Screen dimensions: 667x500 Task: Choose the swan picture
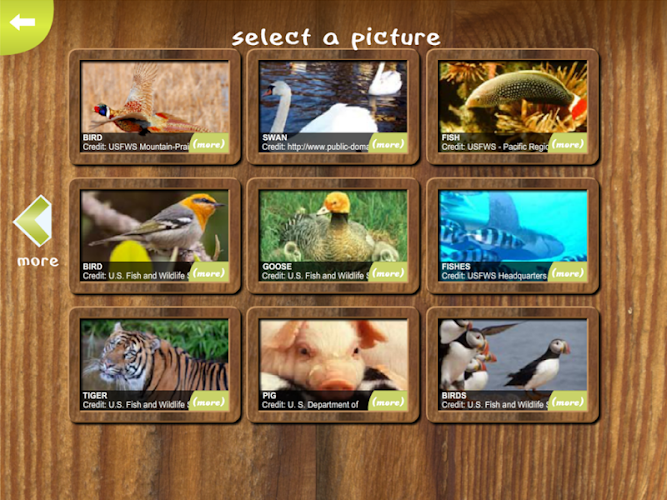(x=332, y=97)
